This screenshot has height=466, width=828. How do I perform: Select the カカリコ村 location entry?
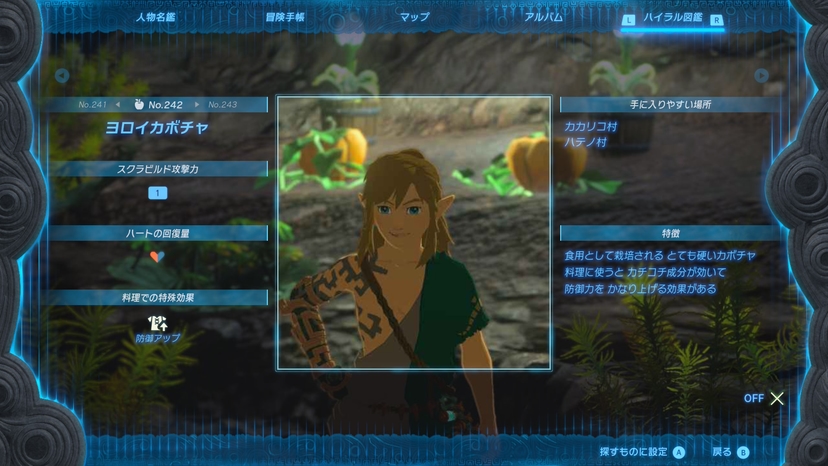pos(591,127)
